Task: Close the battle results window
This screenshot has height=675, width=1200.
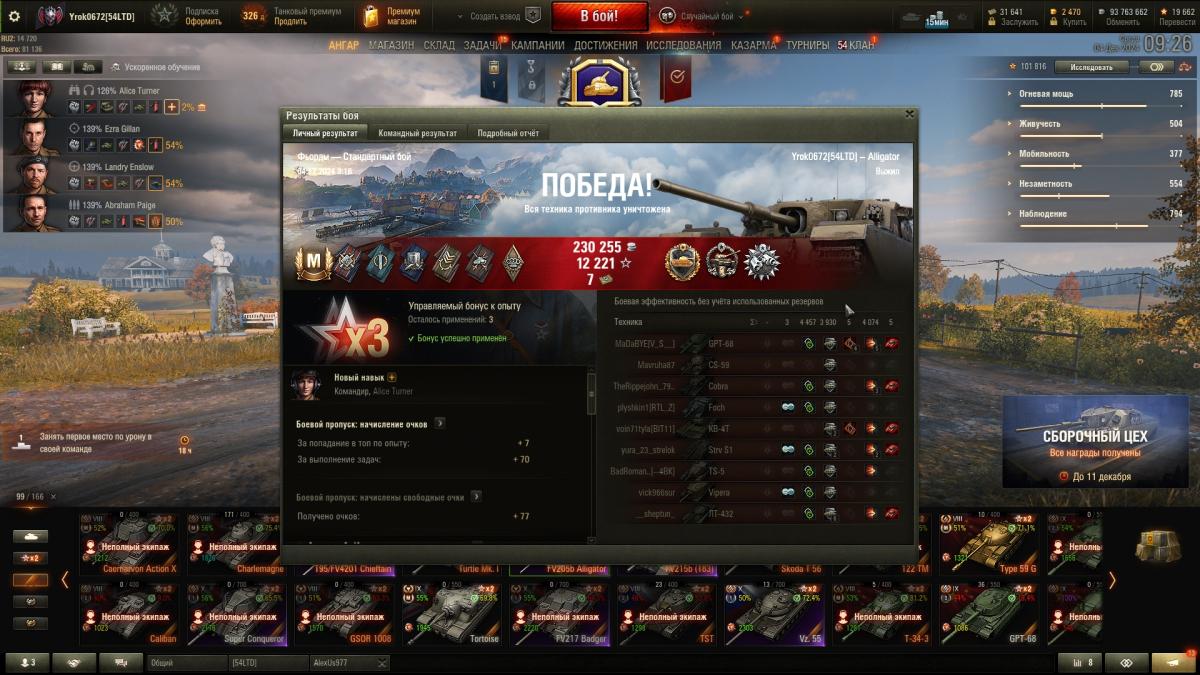Action: 908,114
